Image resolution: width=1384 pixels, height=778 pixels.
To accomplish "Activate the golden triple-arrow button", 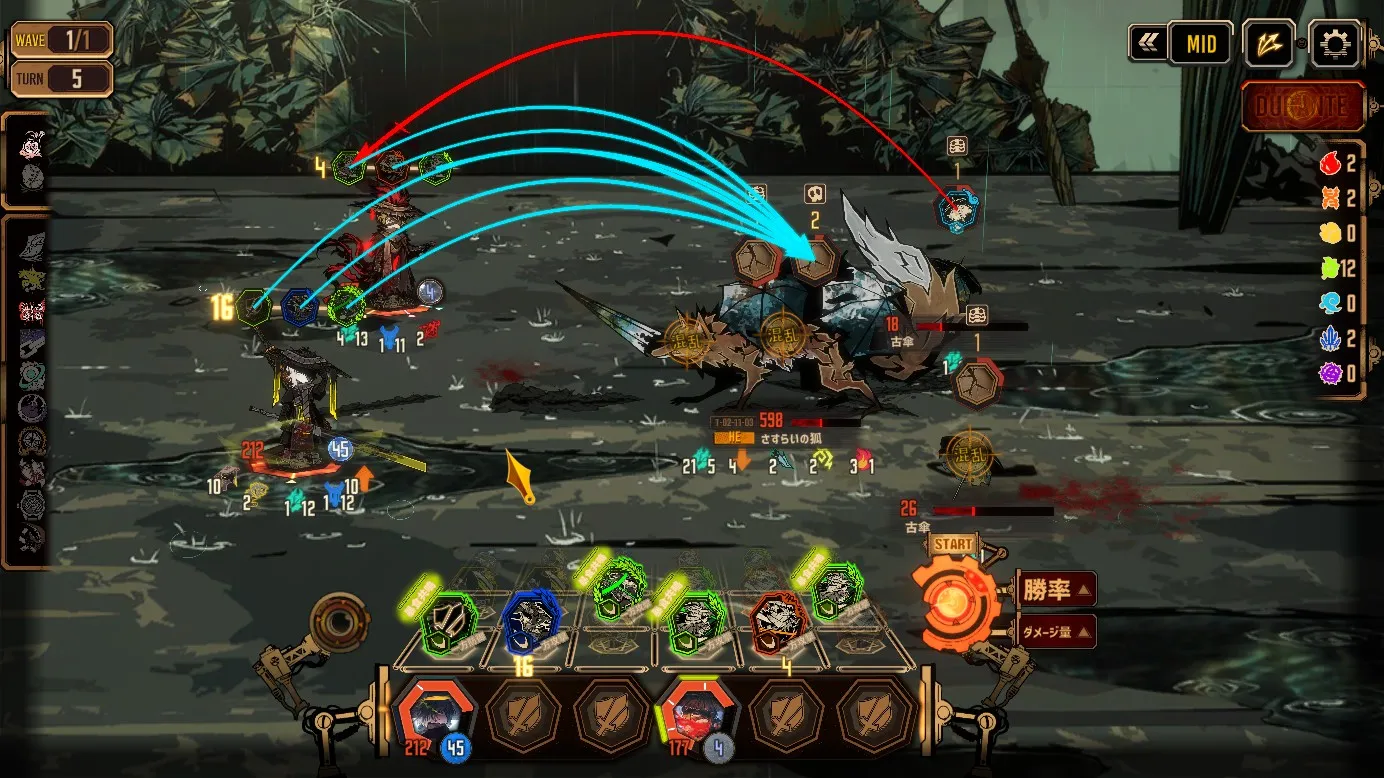I will point(1269,44).
